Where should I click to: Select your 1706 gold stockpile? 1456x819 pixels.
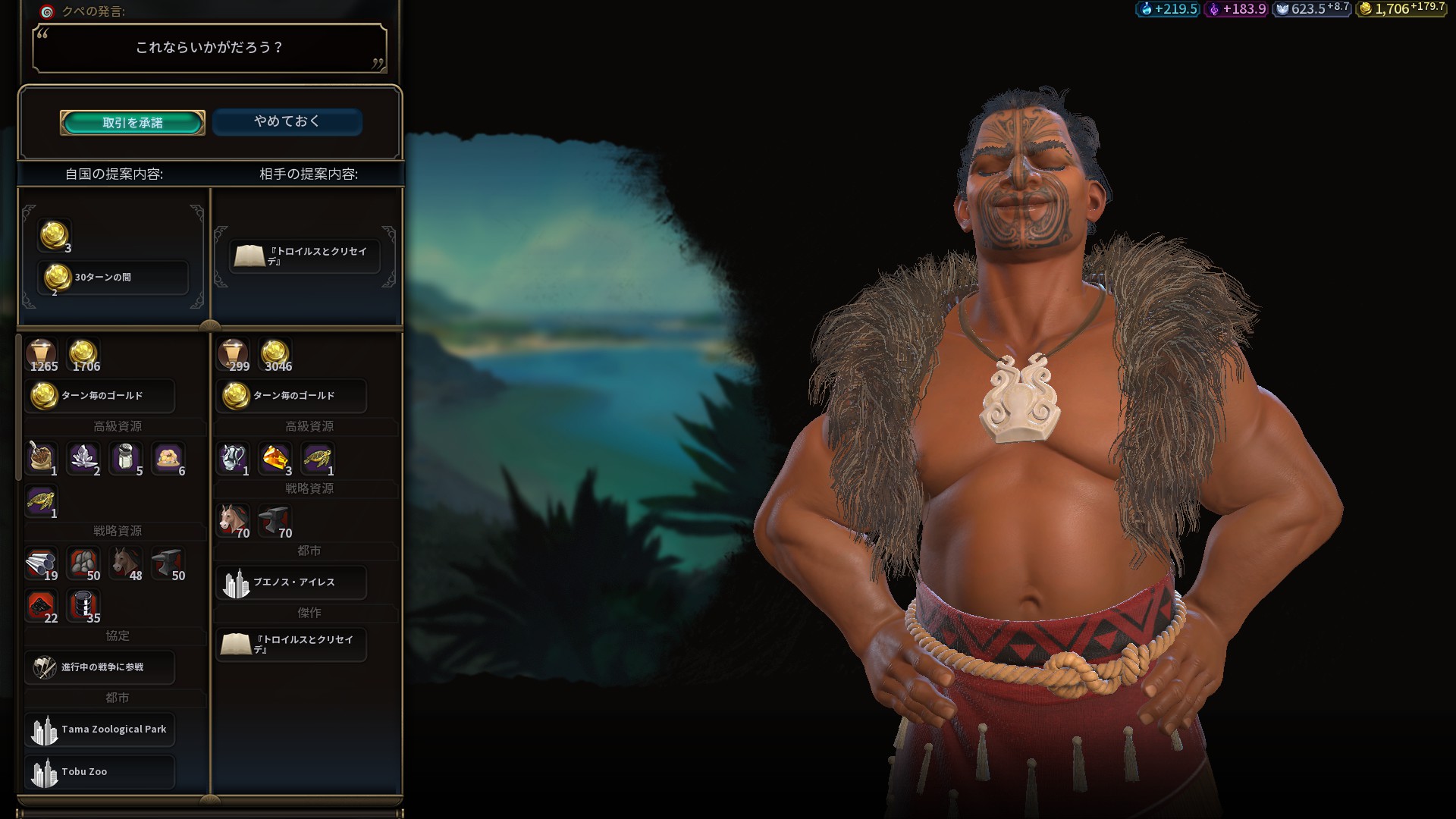pyautogui.click(x=84, y=355)
